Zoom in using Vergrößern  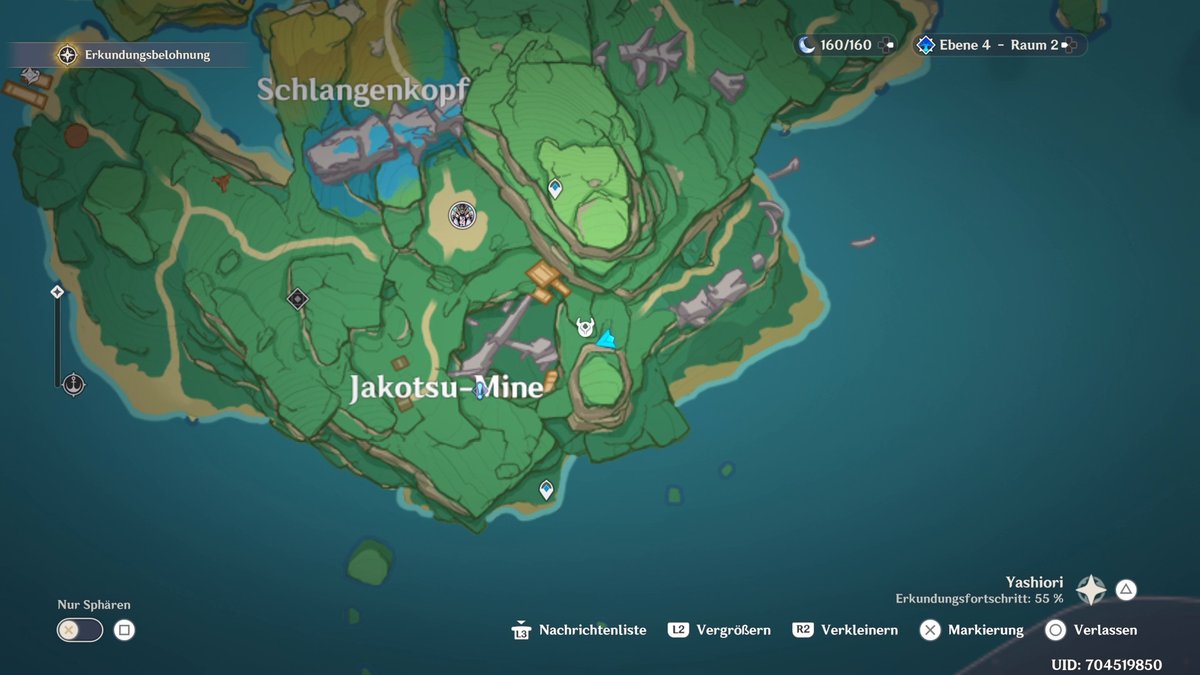coord(720,630)
